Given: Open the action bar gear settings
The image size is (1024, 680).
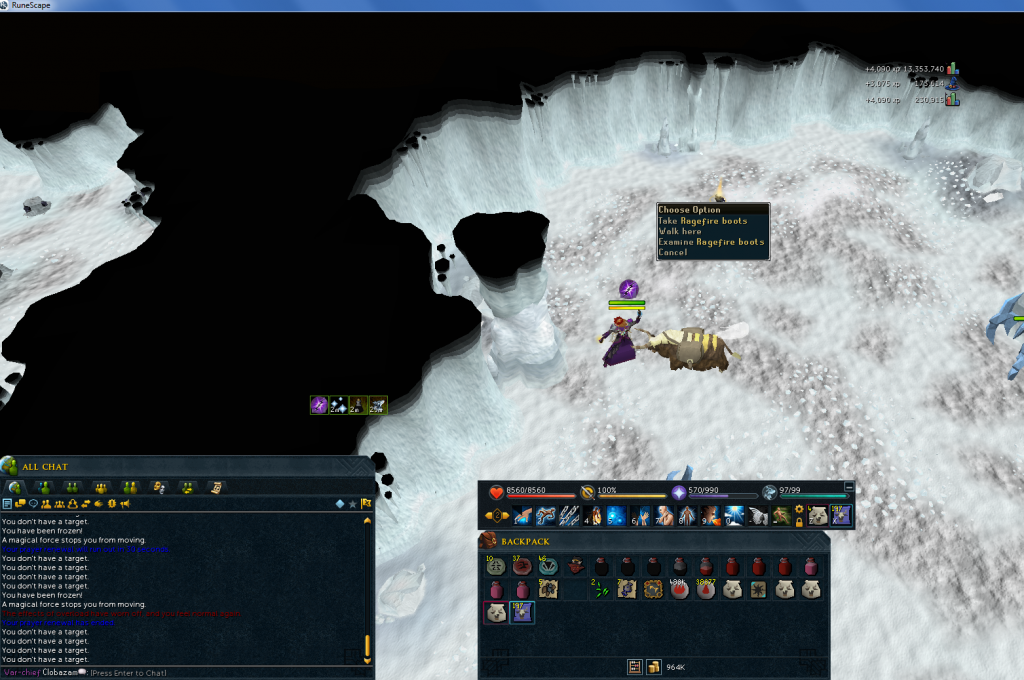Looking at the screenshot, I should (799, 509).
